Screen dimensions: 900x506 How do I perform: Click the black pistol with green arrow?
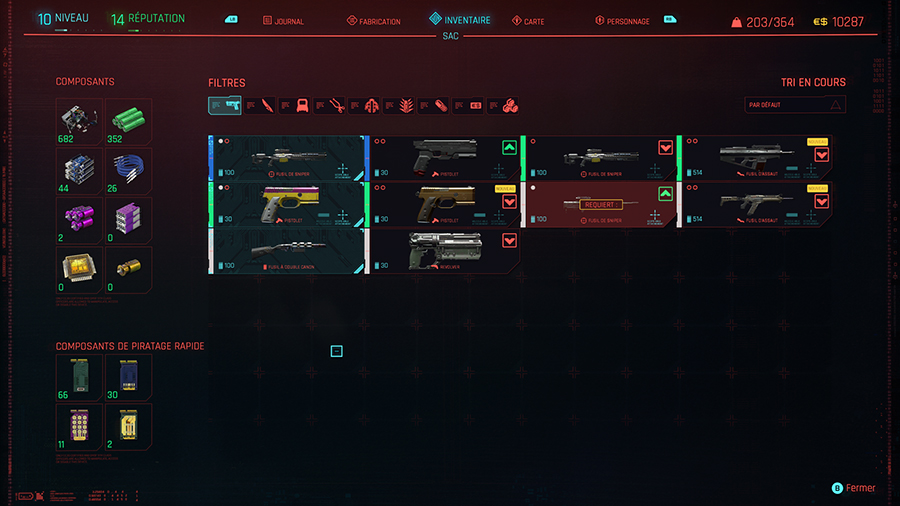(x=444, y=158)
